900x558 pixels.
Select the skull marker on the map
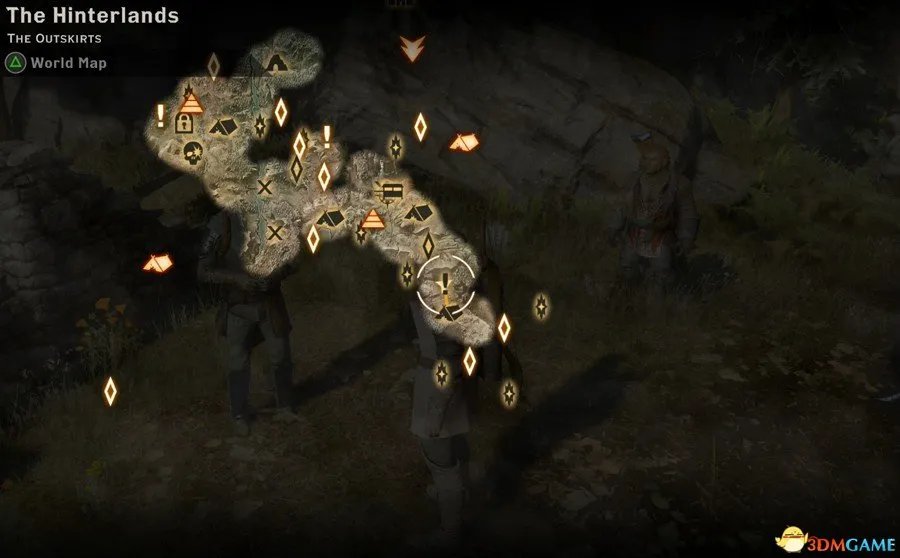pyautogui.click(x=192, y=154)
